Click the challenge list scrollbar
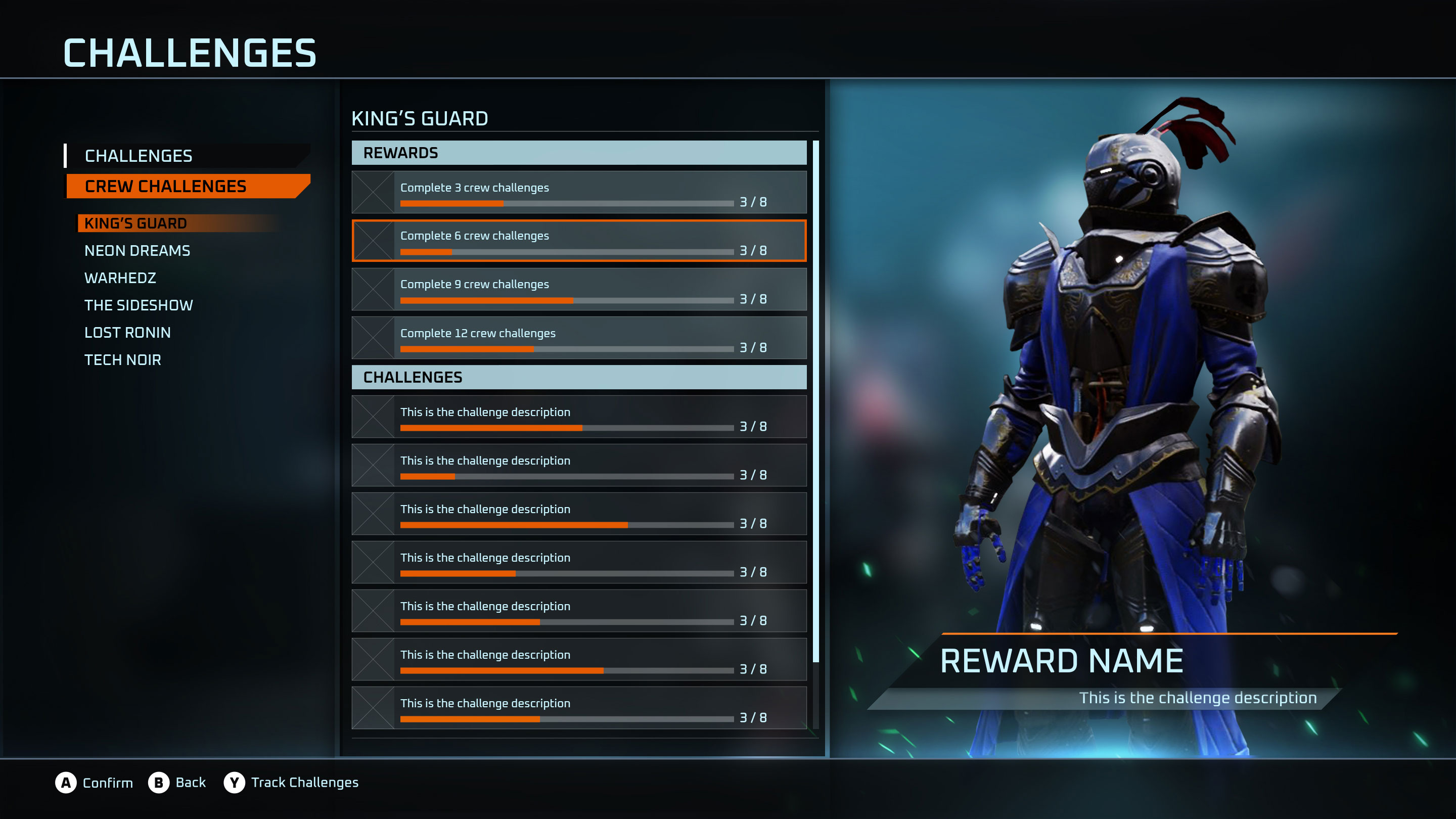This screenshot has width=1456, height=819. tap(815, 401)
